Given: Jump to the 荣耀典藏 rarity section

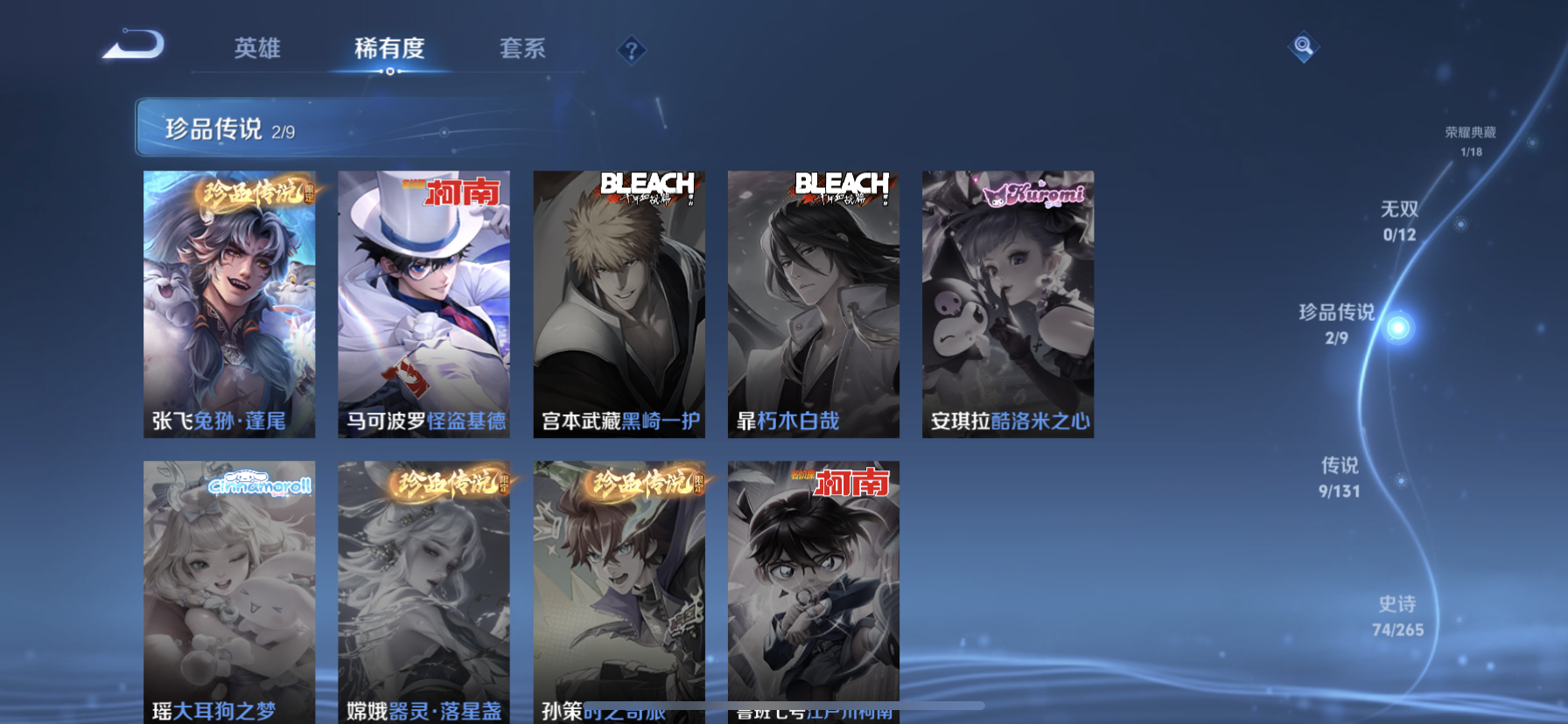Looking at the screenshot, I should coord(1471,141).
